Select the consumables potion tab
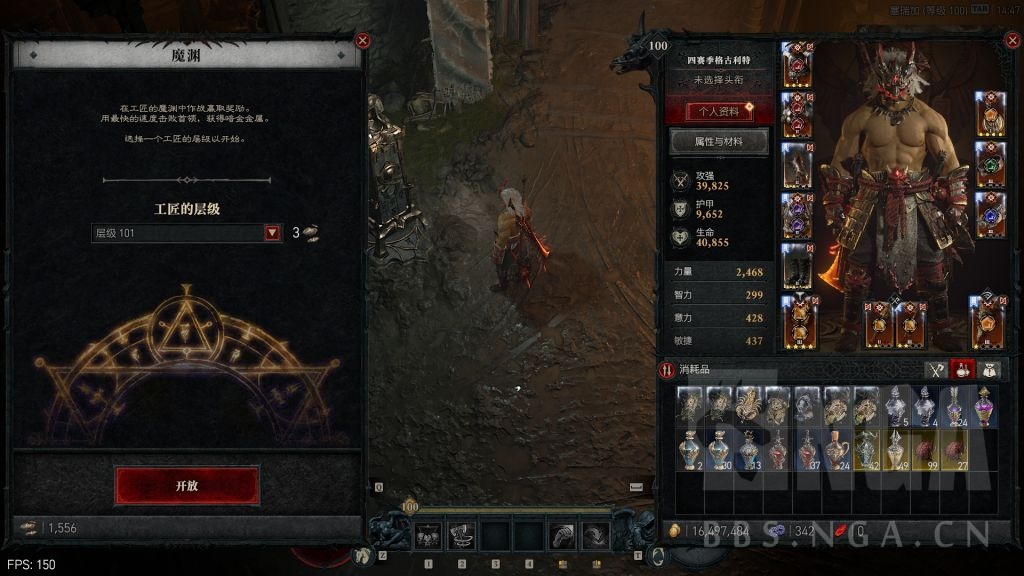This screenshot has width=1024, height=576. coord(963,370)
